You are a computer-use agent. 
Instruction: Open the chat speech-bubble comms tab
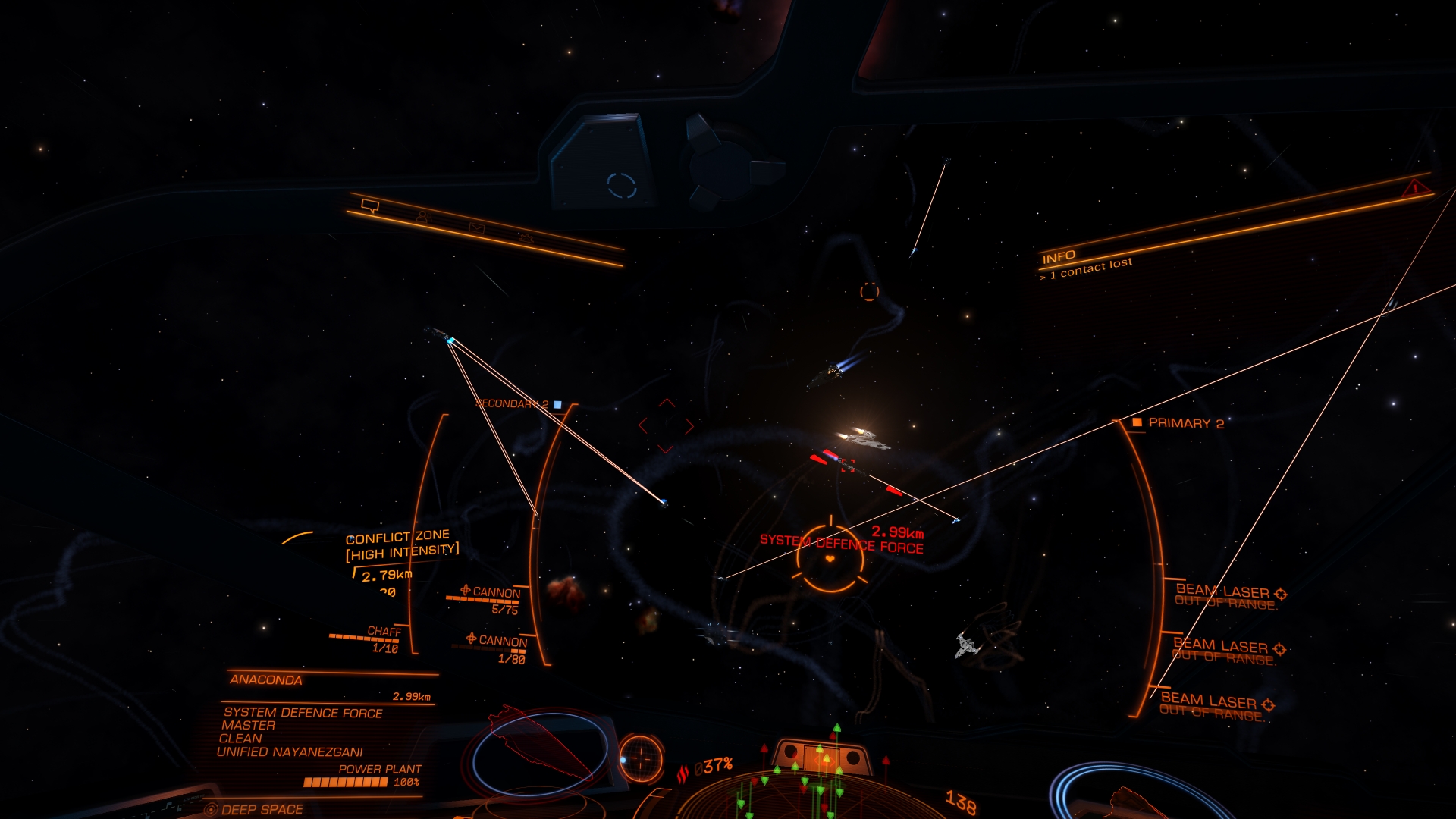coord(370,206)
